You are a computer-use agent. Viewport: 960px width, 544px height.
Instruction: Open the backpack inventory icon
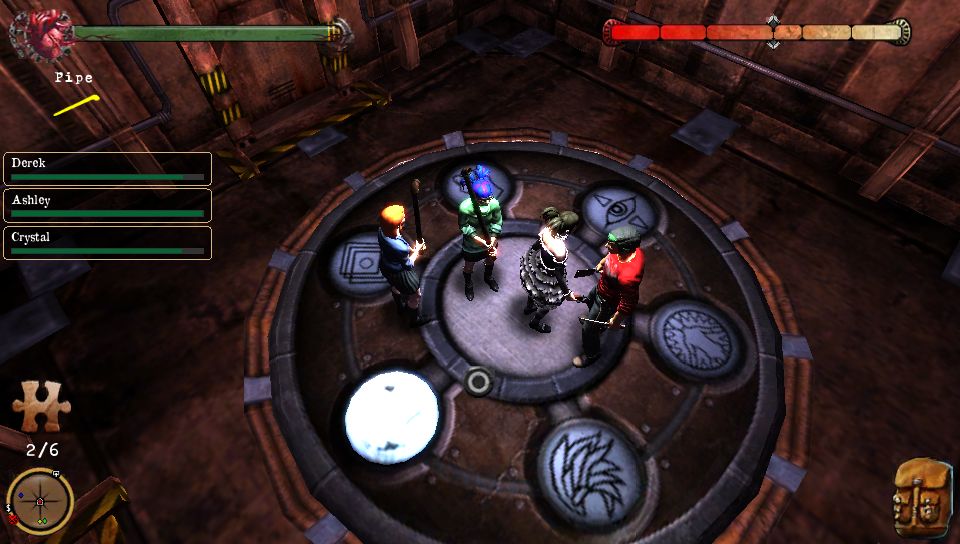click(921, 498)
